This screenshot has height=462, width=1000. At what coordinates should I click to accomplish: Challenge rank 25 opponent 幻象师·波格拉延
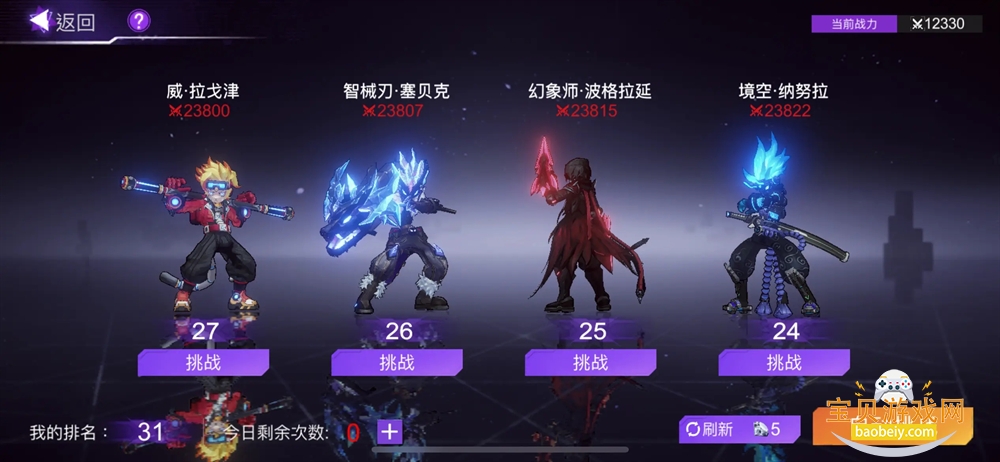(591, 362)
